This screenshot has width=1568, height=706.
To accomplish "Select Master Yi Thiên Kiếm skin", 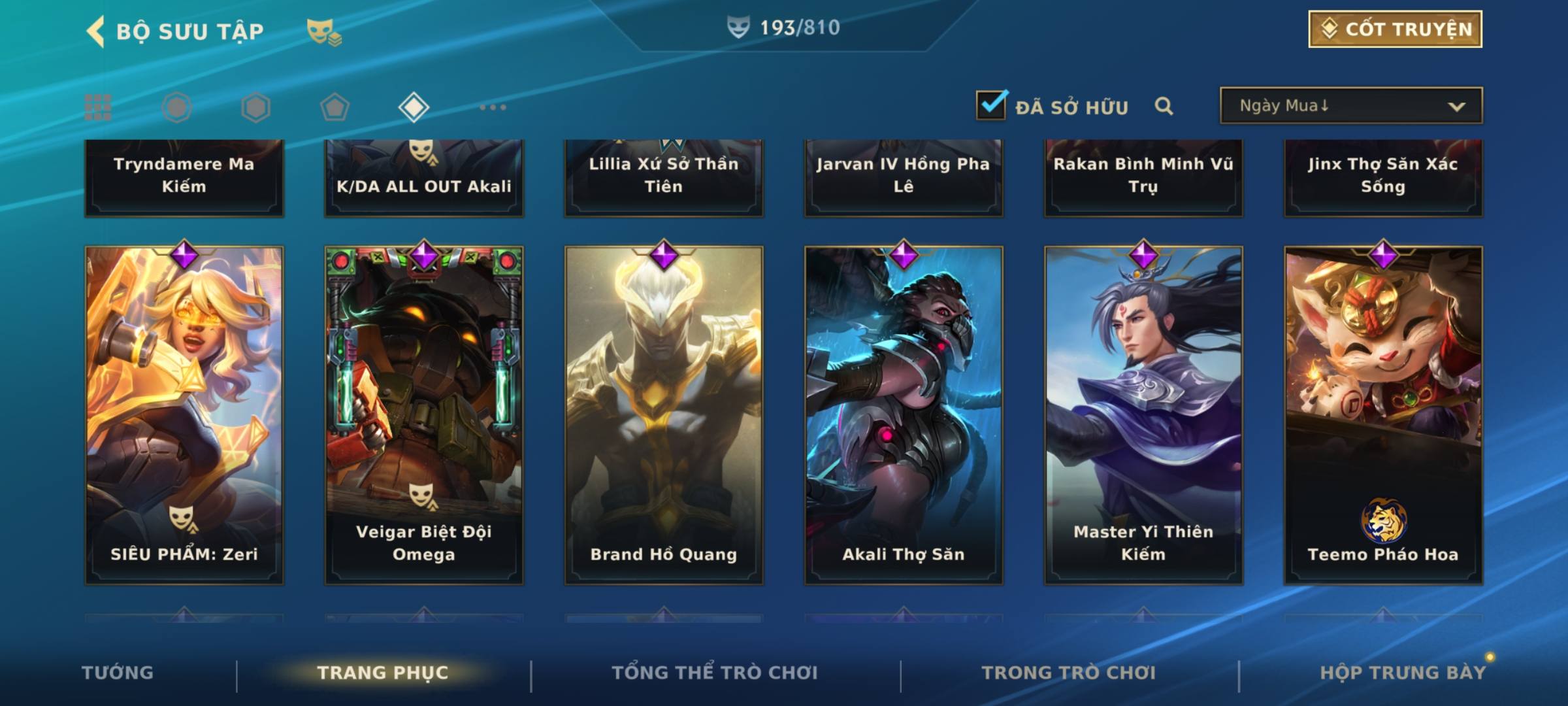I will tap(1143, 415).
